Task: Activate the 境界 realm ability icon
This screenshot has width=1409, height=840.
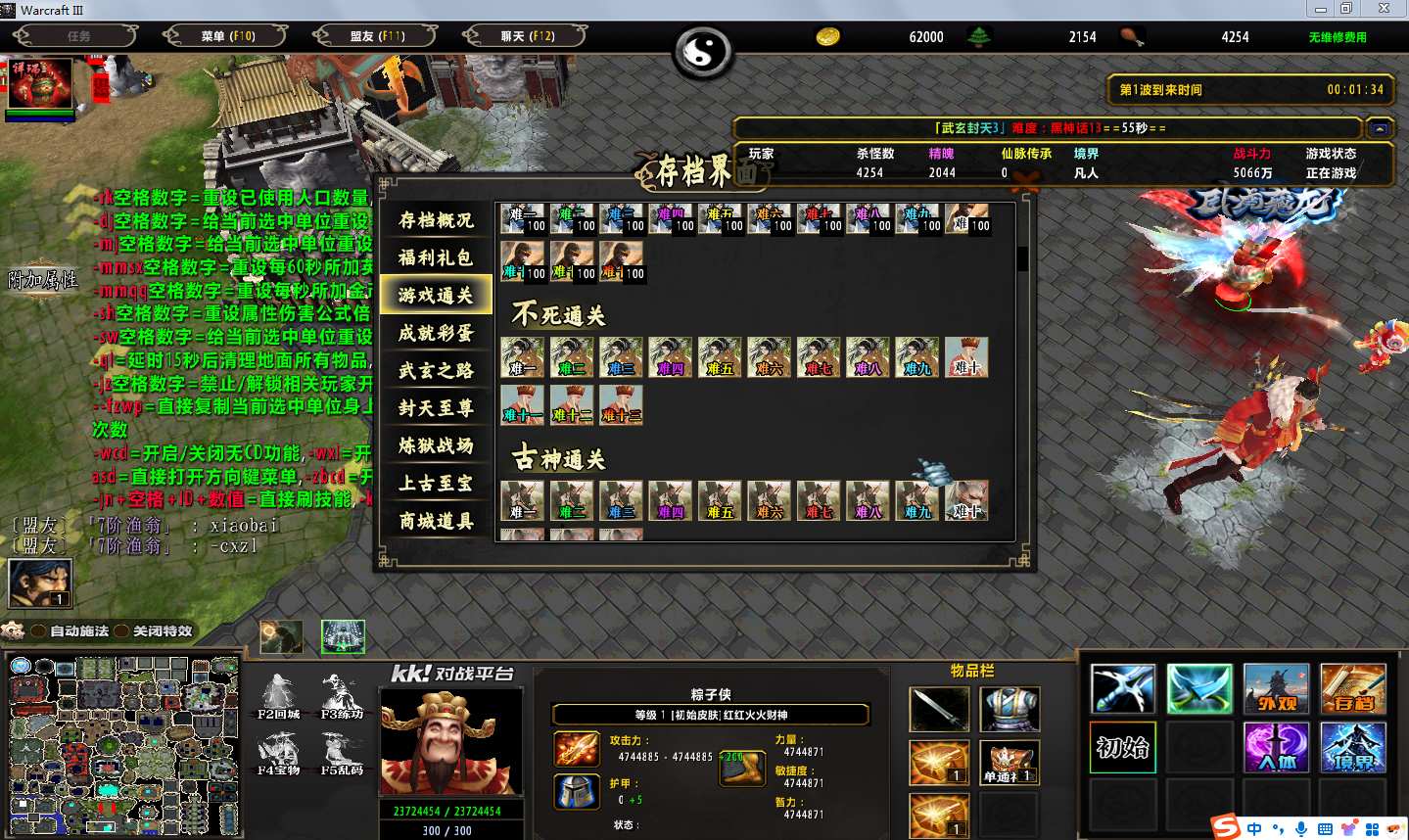Action: point(1352,747)
